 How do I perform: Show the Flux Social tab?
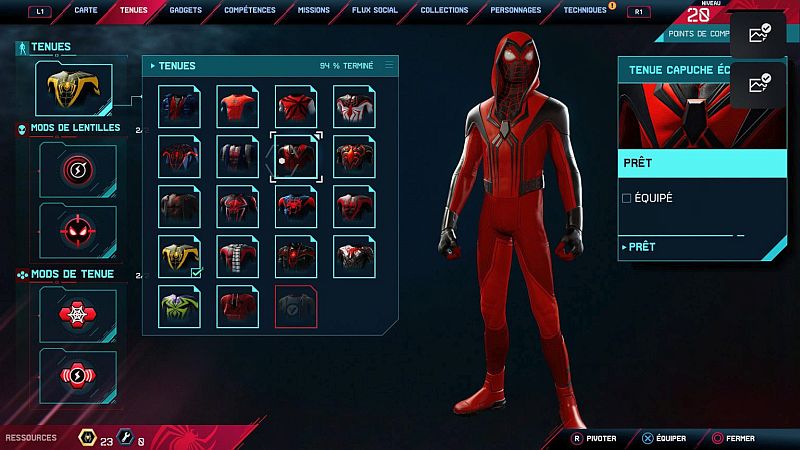375,10
